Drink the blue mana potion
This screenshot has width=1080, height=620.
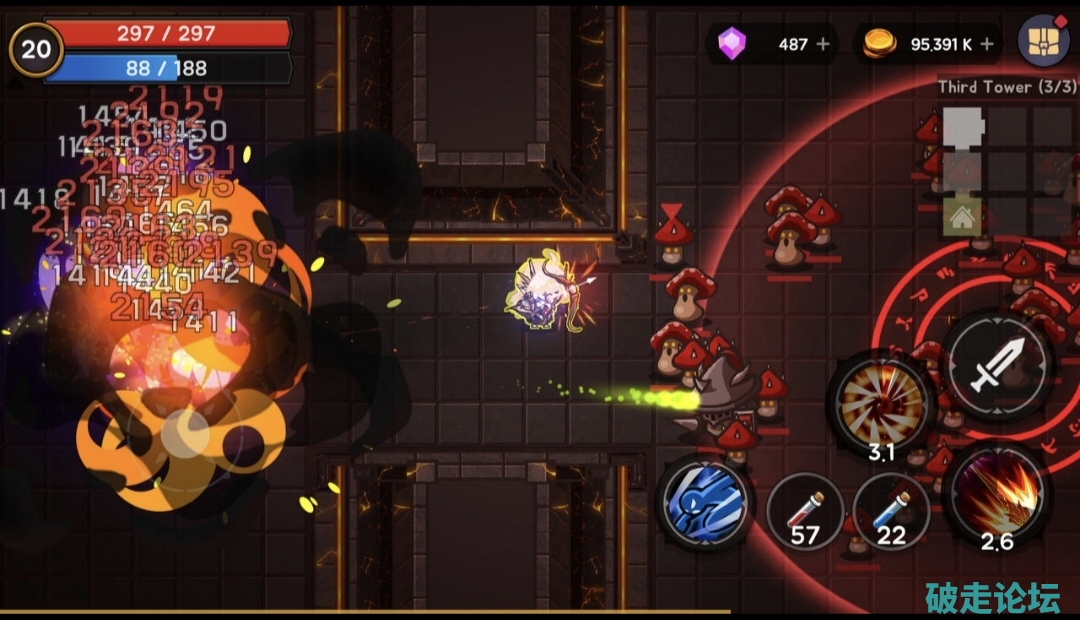891,512
